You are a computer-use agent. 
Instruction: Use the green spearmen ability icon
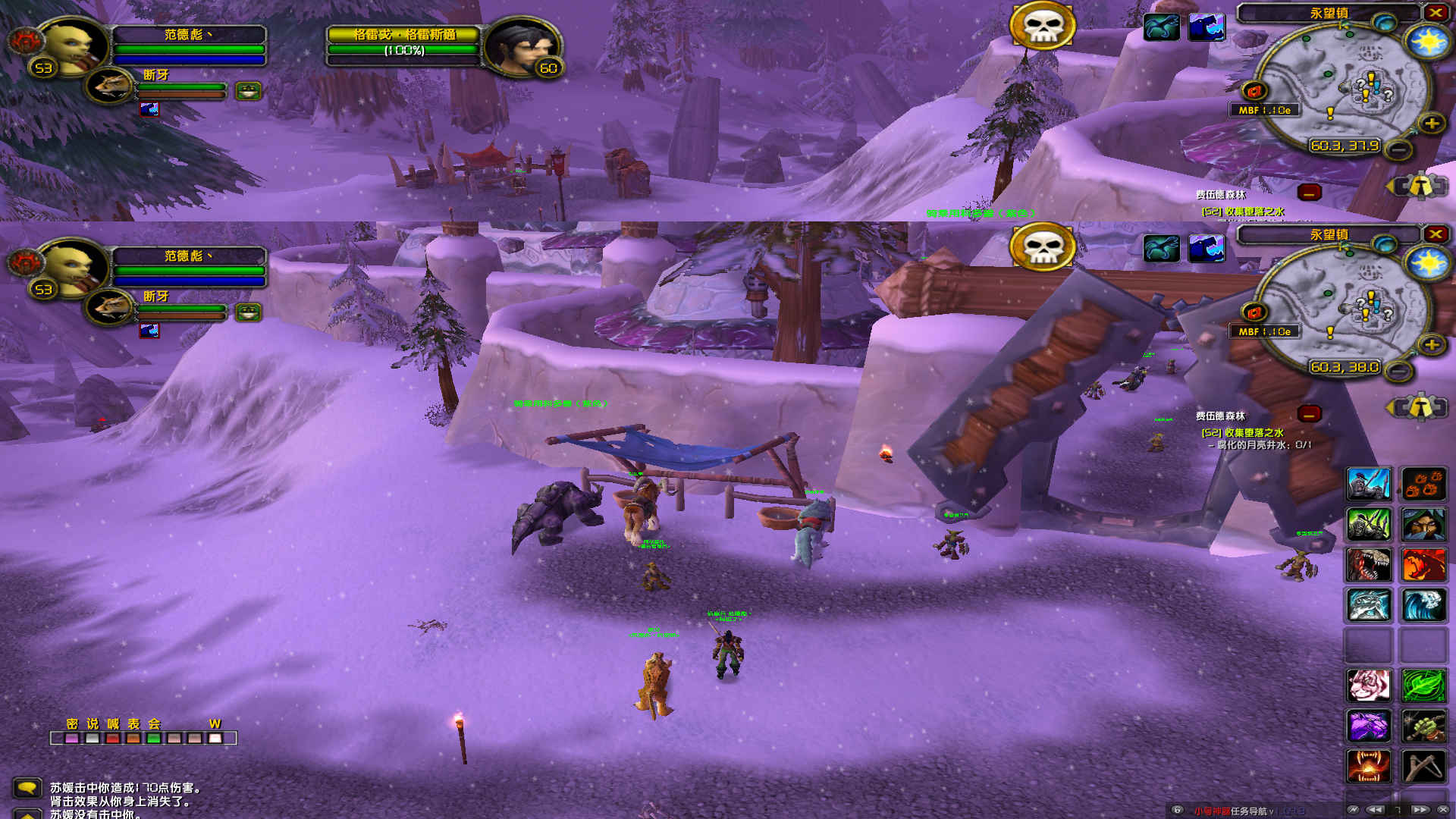pos(1369,524)
